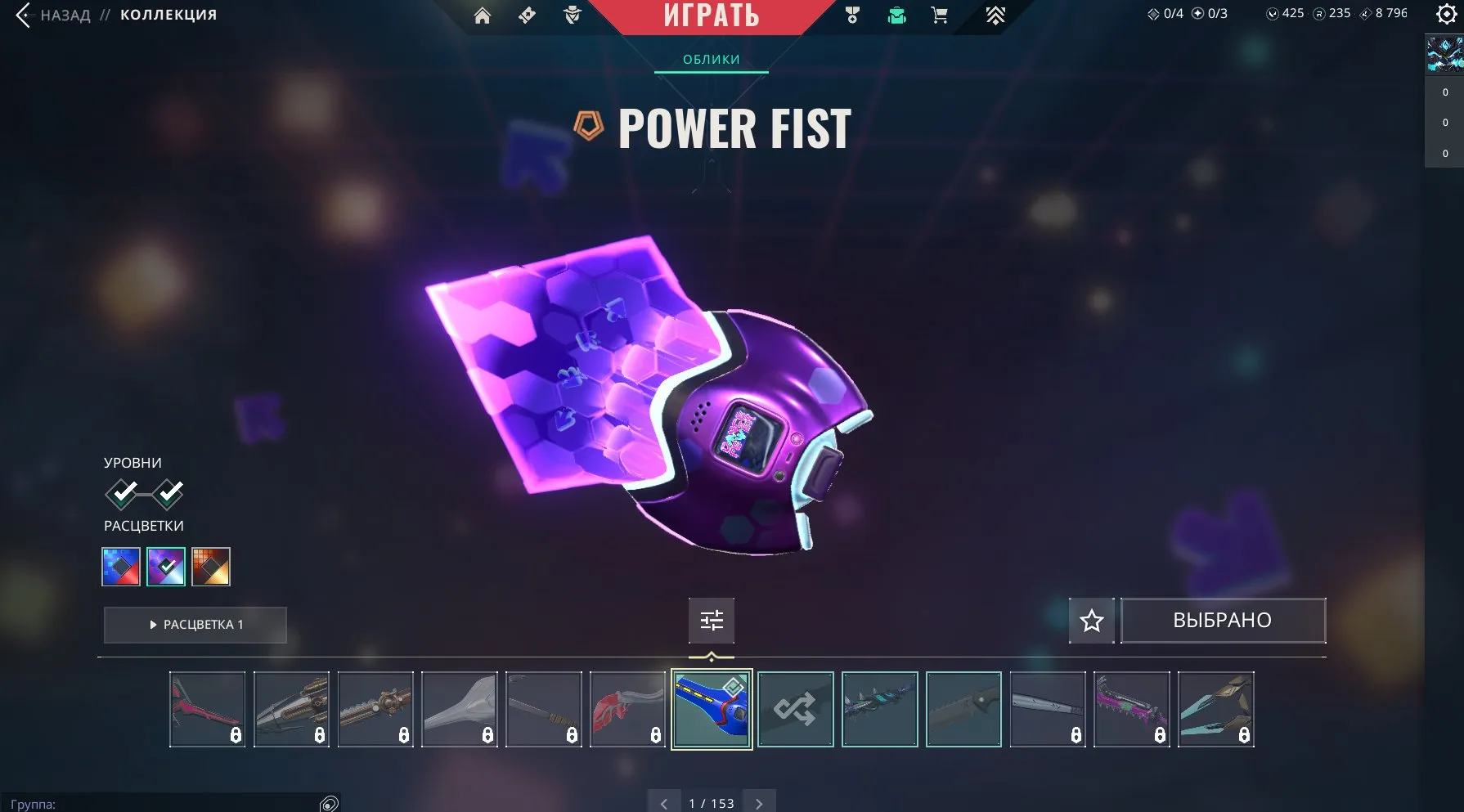This screenshot has width=1464, height=812.
Task: Switch to the ОБЛИКИ tab
Action: [x=711, y=59]
